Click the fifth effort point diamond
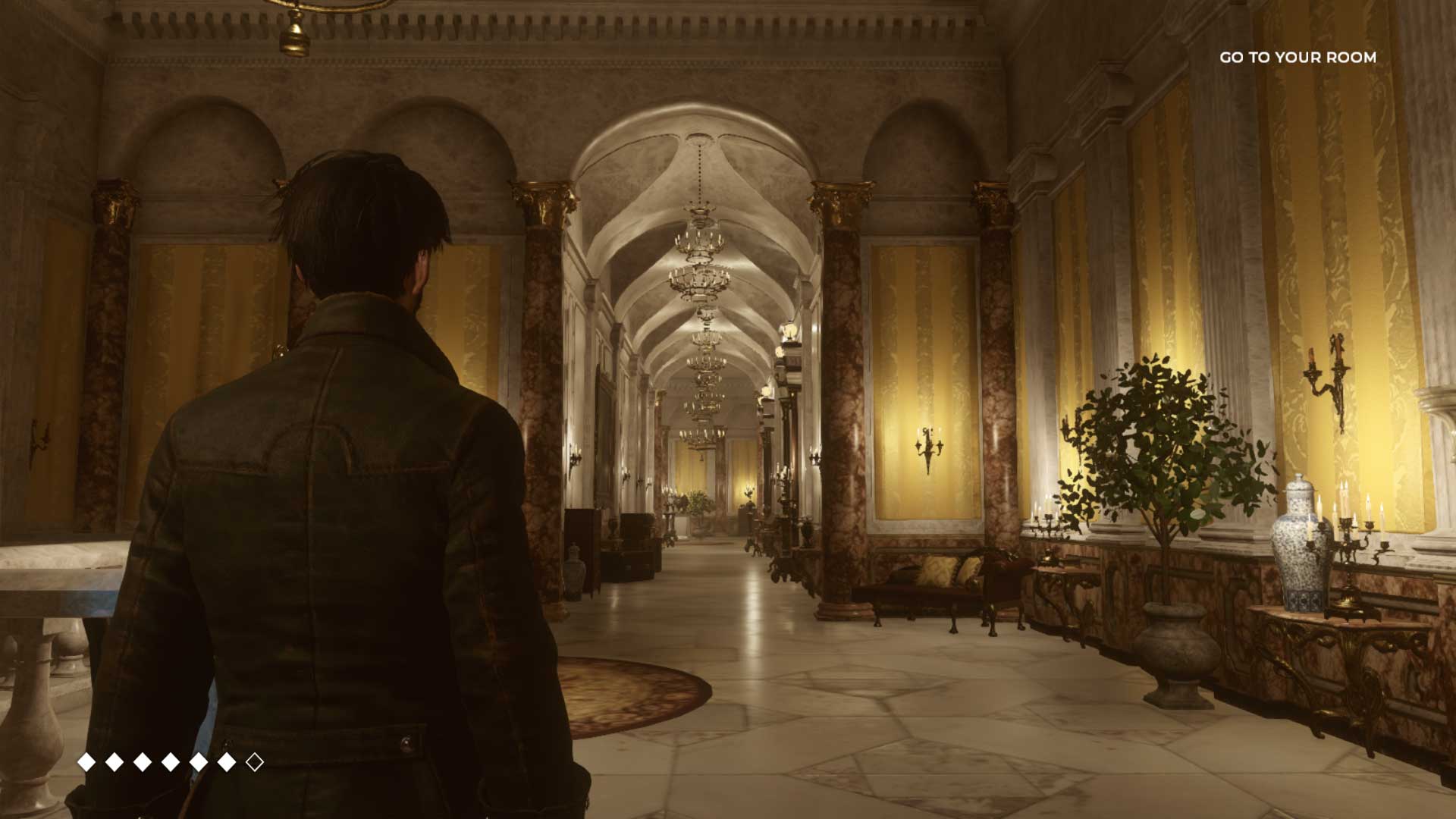The width and height of the screenshot is (1456, 819). [x=199, y=761]
